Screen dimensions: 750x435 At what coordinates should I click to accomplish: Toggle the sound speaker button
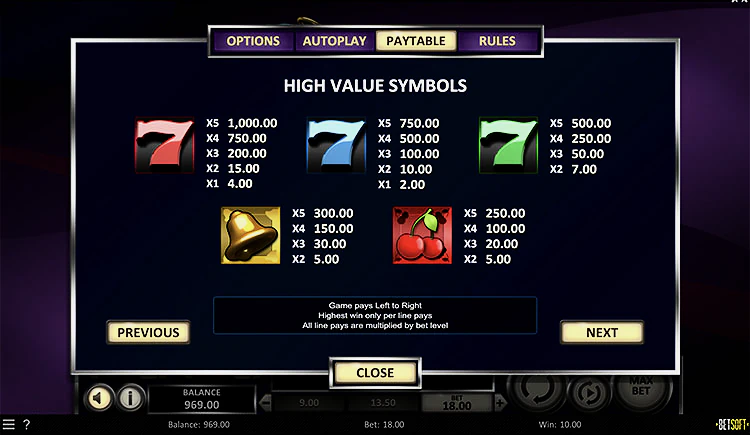98,398
